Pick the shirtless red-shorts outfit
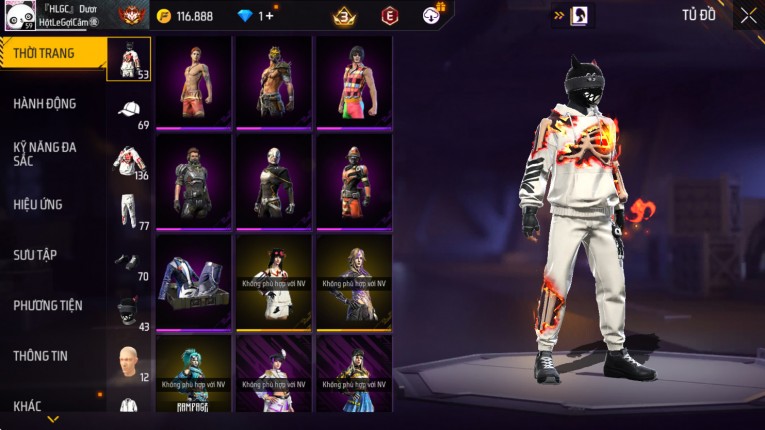Image resolution: width=765 pixels, height=430 pixels. pyautogui.click(x=194, y=83)
